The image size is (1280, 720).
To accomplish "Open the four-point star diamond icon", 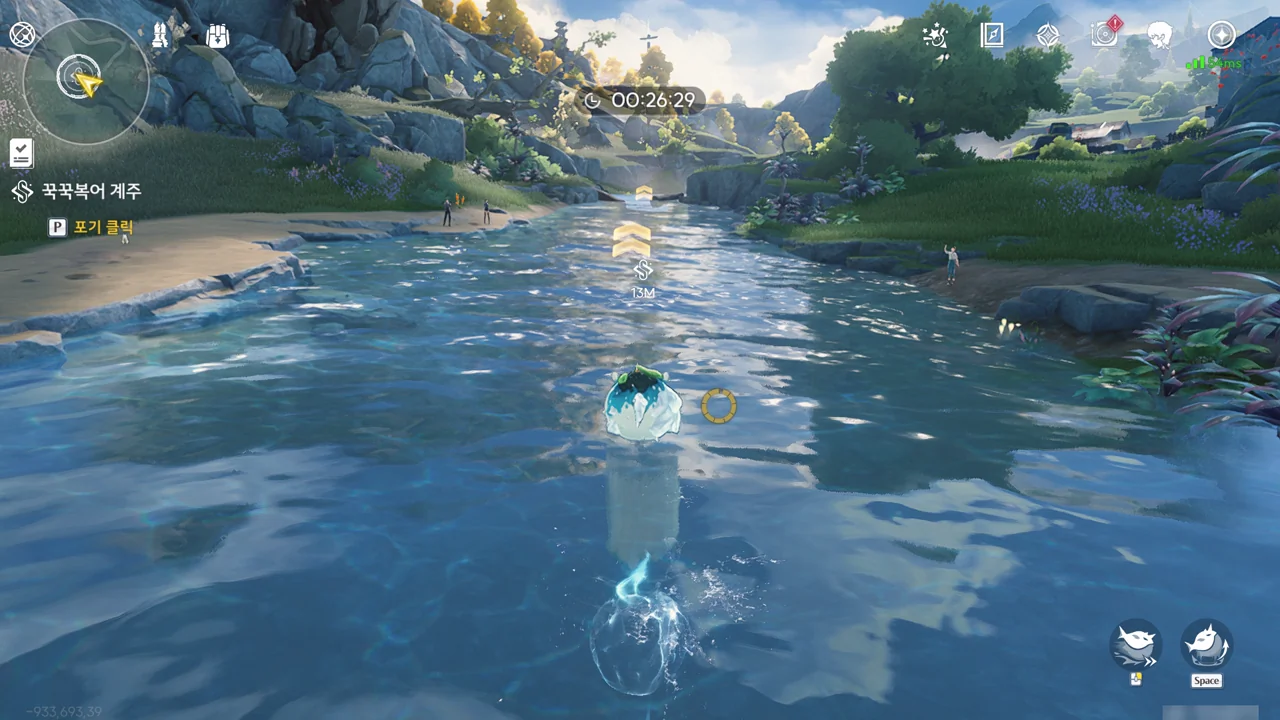I will (x=1047, y=36).
